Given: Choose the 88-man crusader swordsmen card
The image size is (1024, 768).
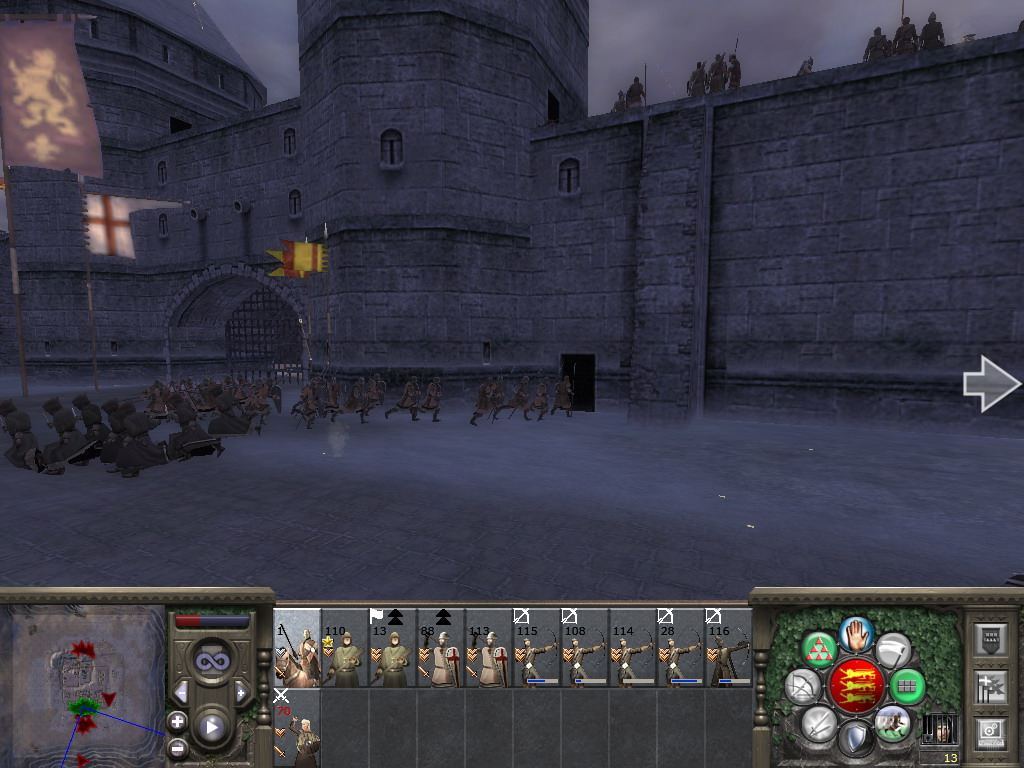Looking at the screenshot, I should pos(441,648).
